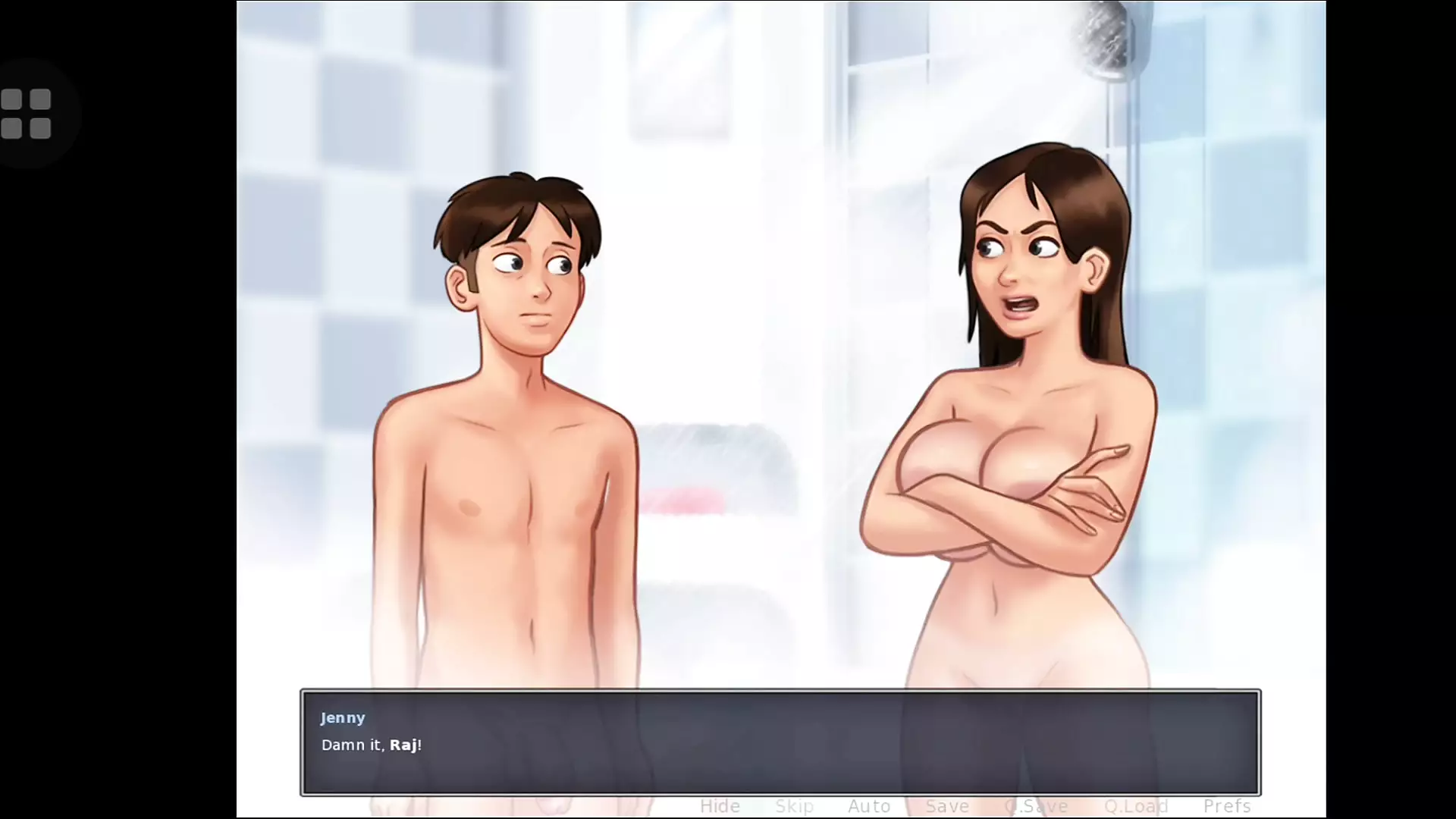The image size is (1456, 819).
Task: Select the speaker name Jenny
Action: [343, 717]
